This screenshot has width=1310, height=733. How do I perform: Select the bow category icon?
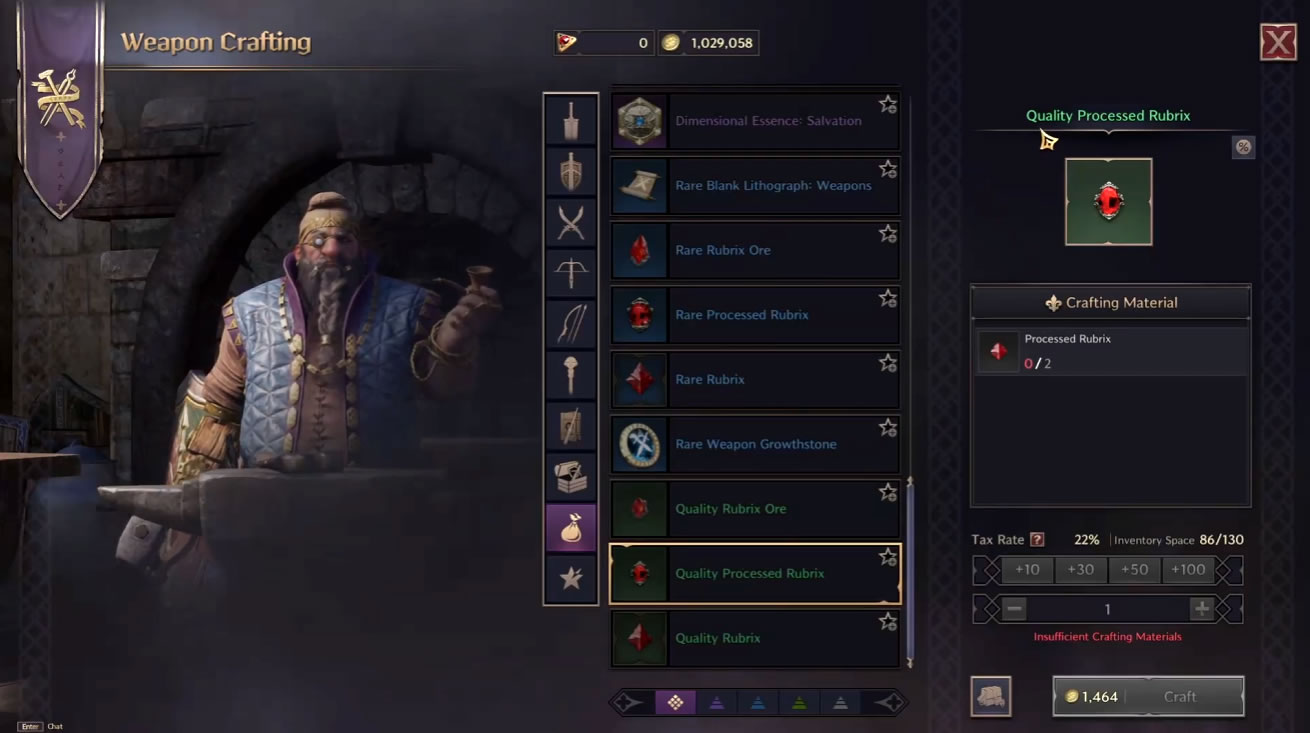[571, 324]
